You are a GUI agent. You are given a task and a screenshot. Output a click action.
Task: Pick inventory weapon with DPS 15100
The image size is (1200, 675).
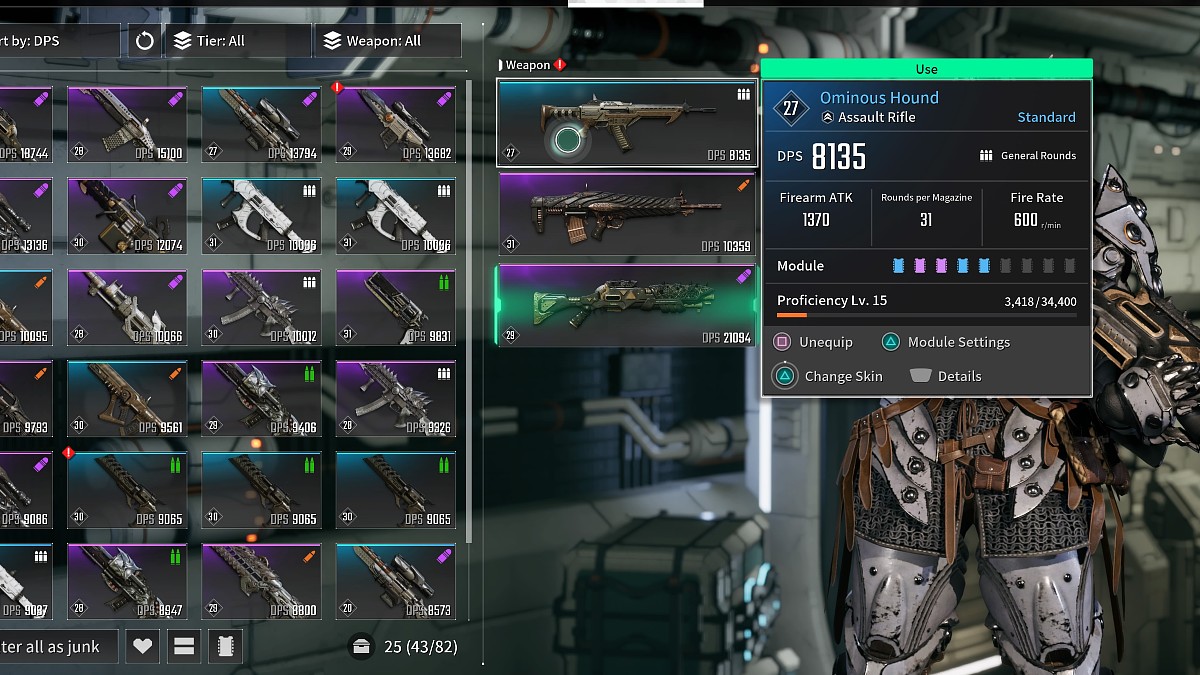(127, 124)
